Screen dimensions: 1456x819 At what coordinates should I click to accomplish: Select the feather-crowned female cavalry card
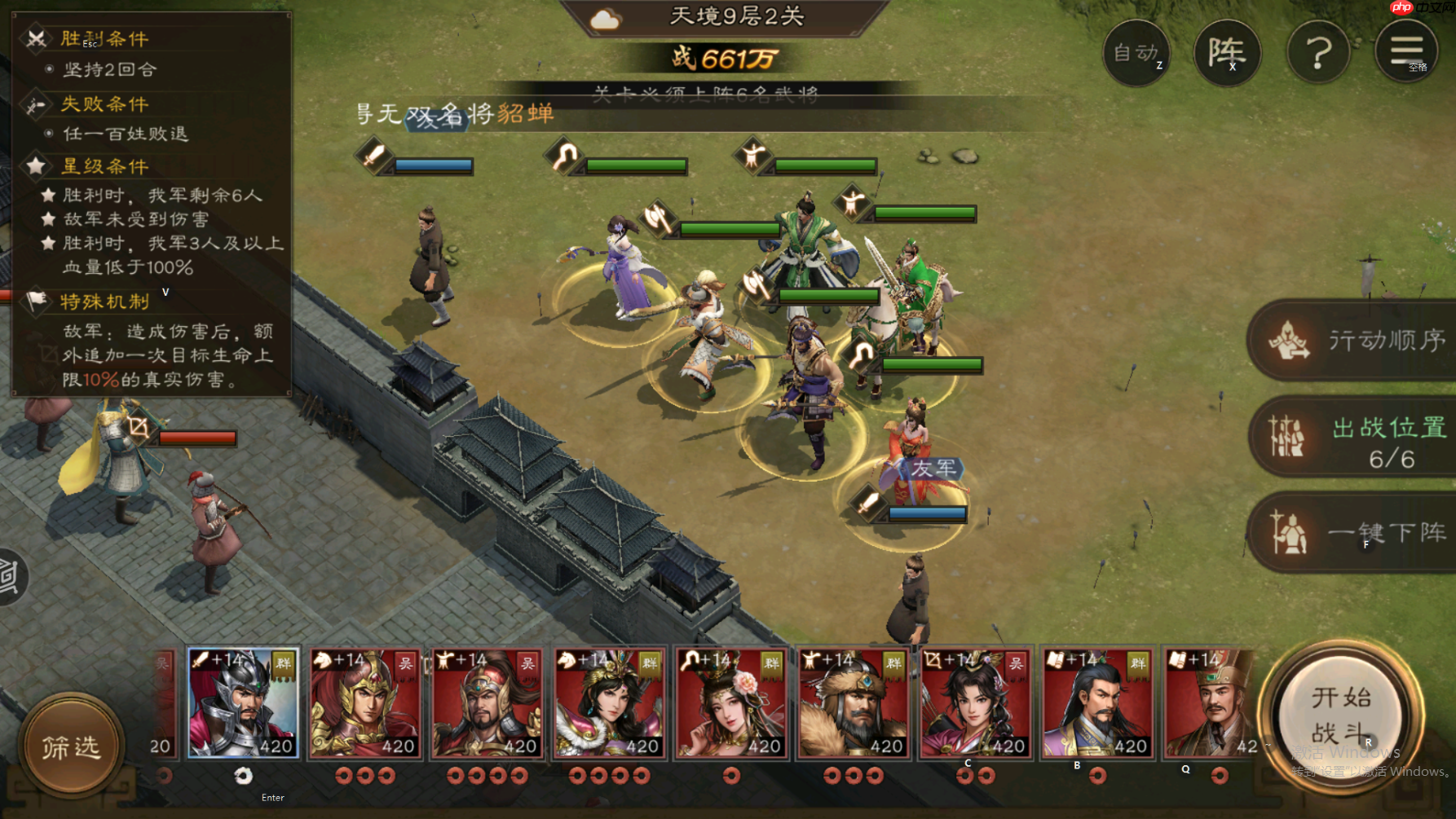point(609,703)
